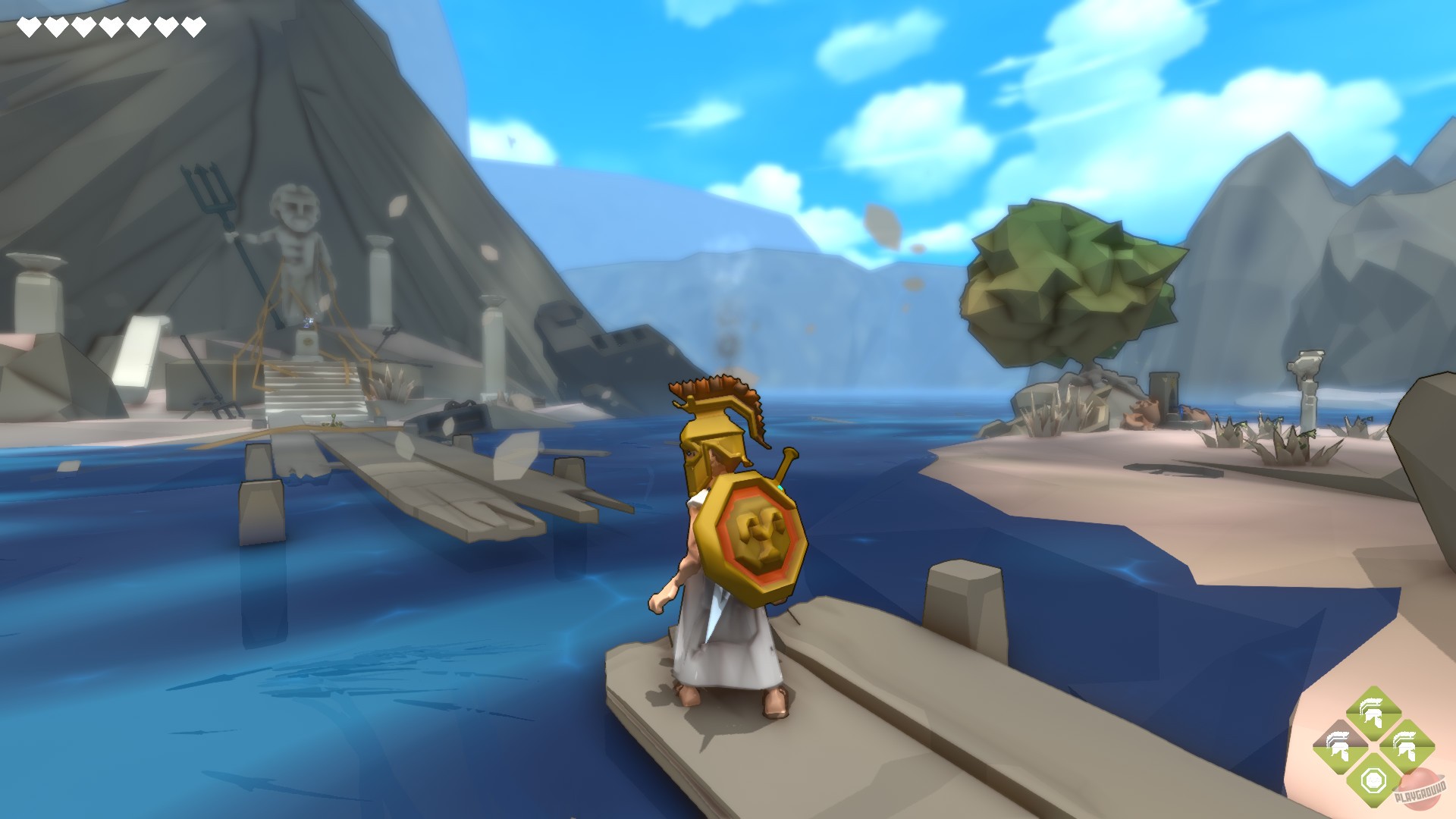Click the Playground planet watermark logo

[x=1423, y=790]
